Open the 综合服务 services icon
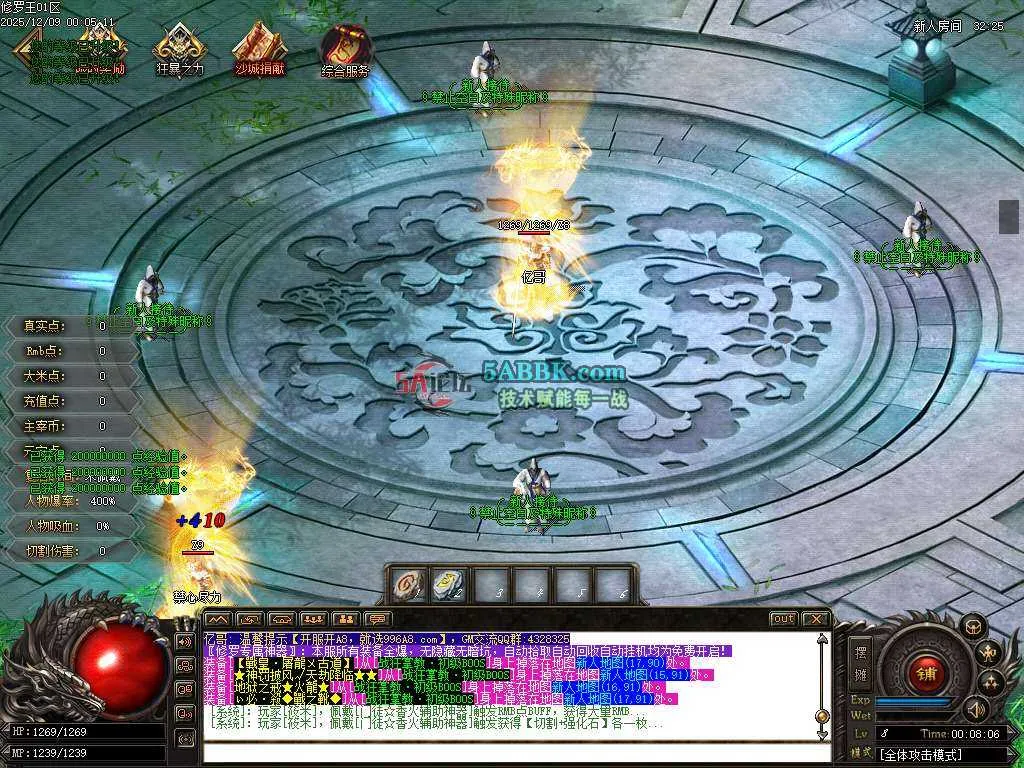Screen dimensions: 1024x768 coord(345,48)
